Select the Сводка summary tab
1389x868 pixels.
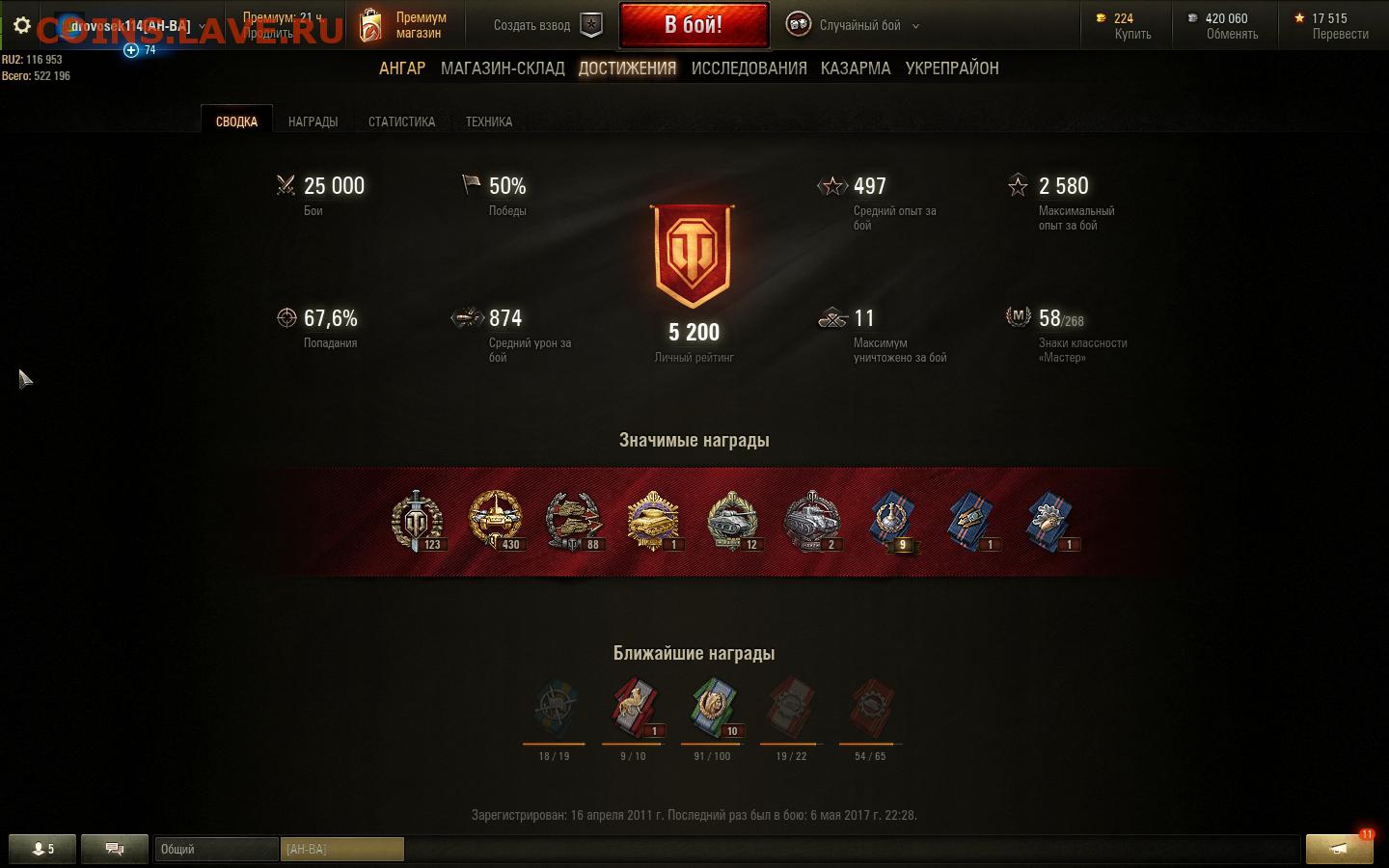pos(236,122)
